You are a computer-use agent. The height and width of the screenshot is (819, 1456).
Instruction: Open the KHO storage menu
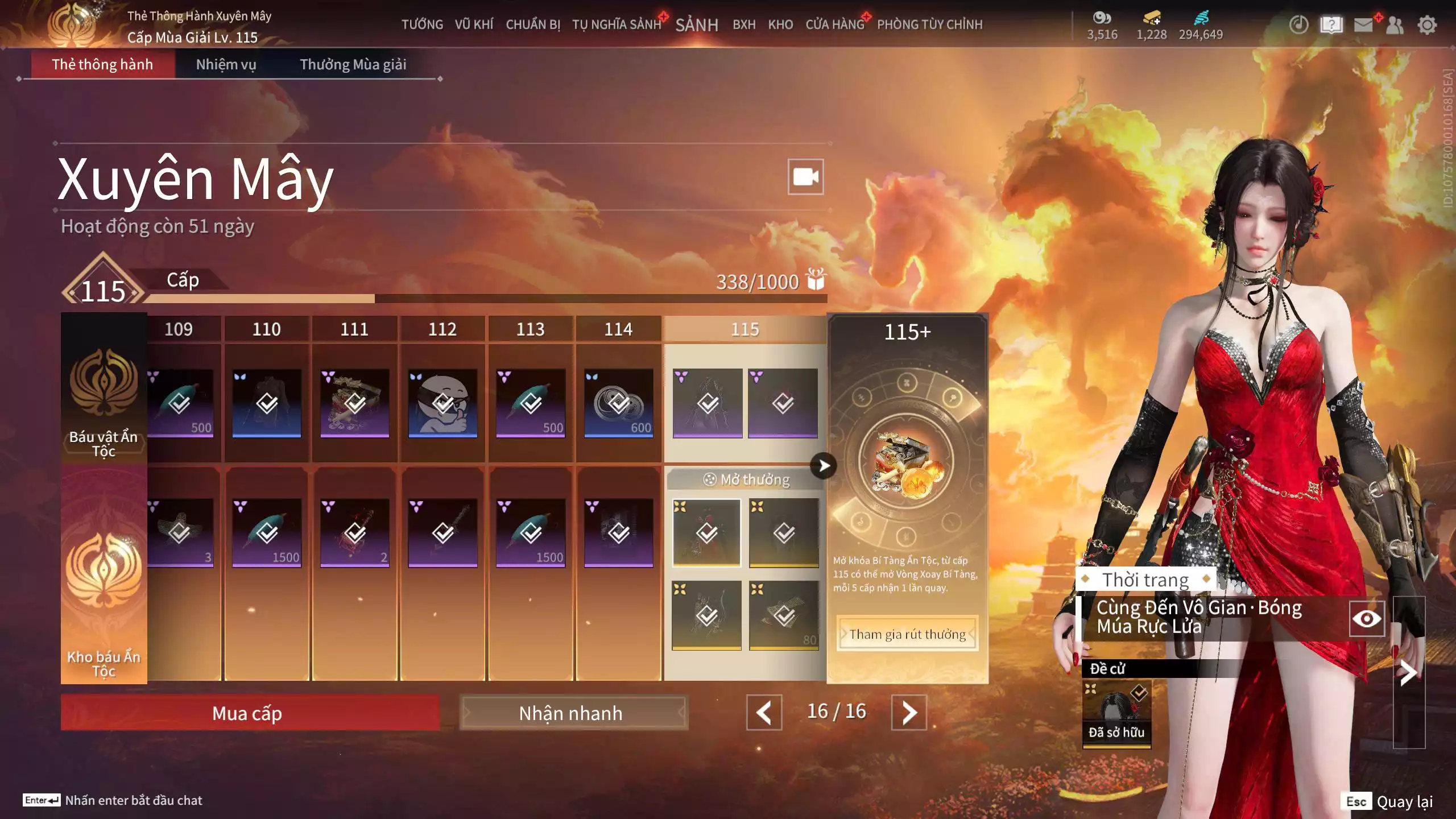(x=780, y=24)
